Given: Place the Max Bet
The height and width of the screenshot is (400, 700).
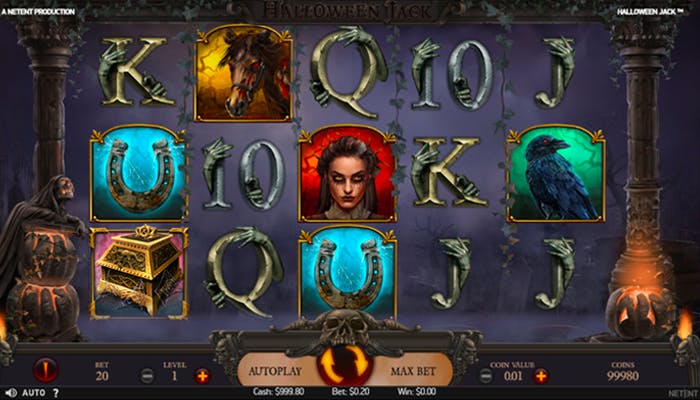Looking at the screenshot, I should (x=416, y=371).
